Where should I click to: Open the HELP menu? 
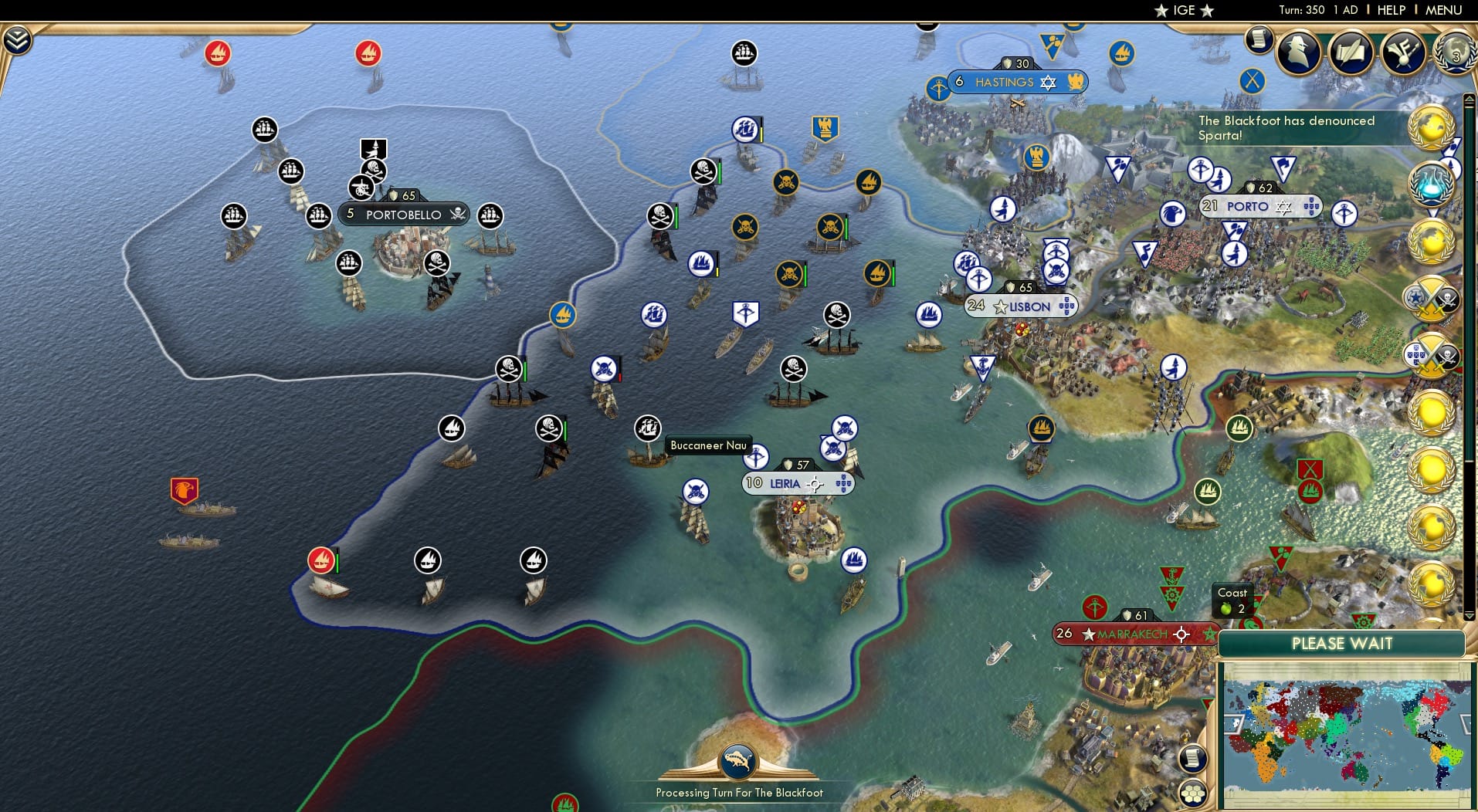[1391, 10]
